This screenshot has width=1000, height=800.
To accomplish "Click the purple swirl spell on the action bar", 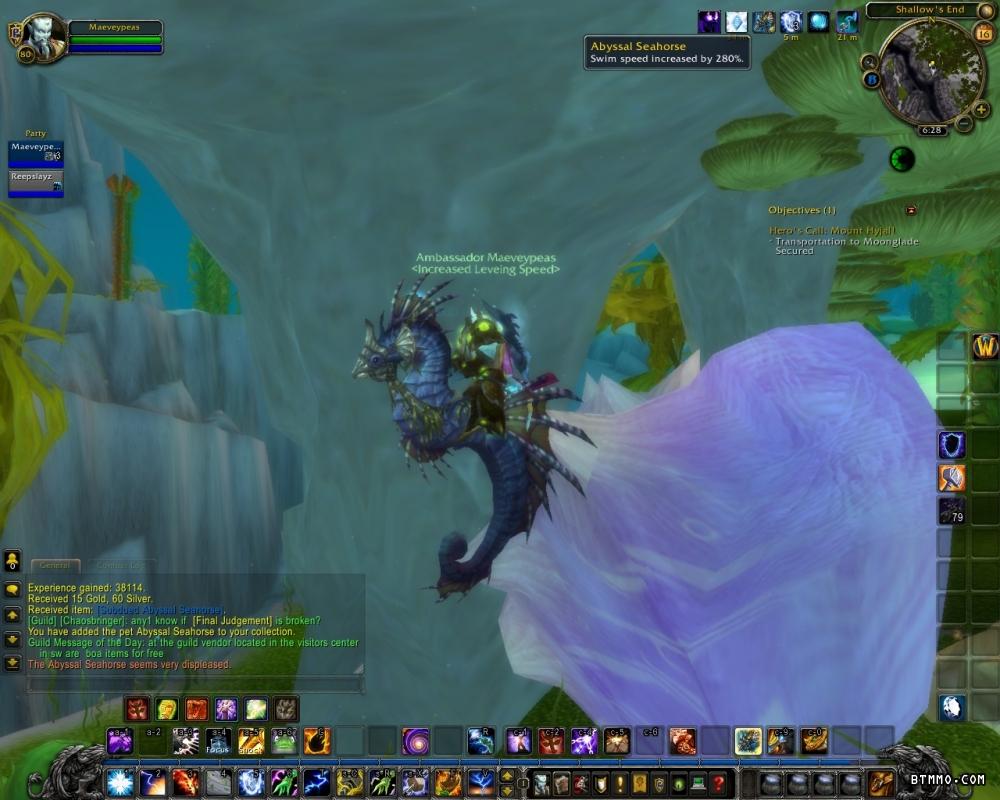I will (415, 741).
